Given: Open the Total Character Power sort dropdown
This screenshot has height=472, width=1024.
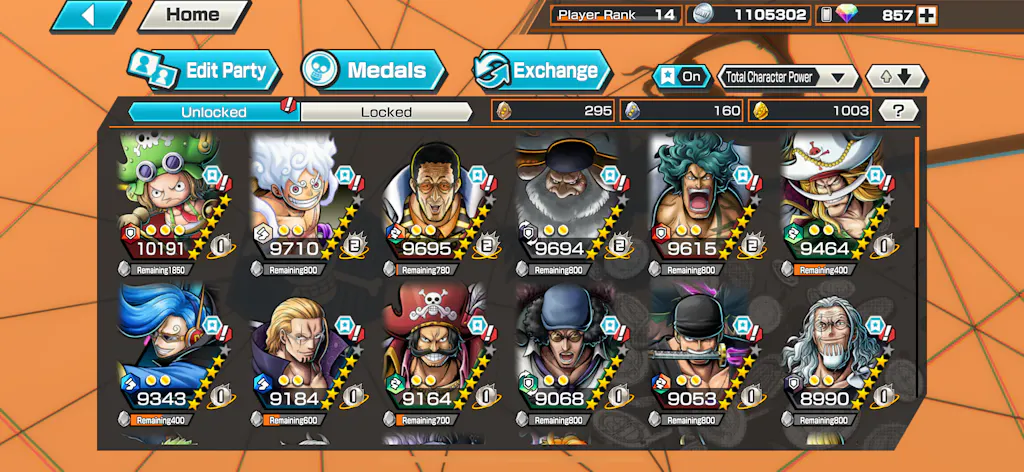Looking at the screenshot, I should (x=788, y=76).
